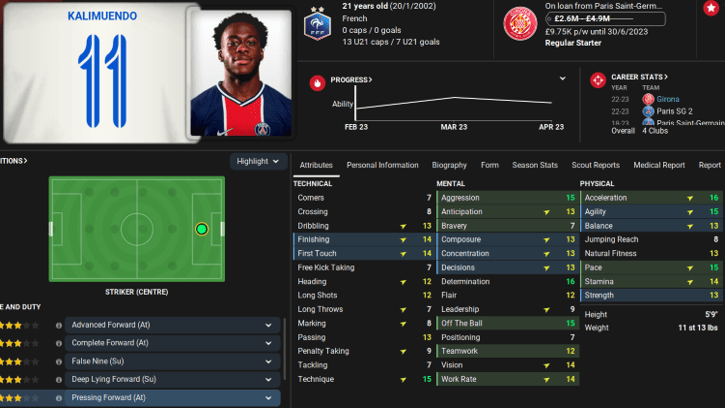Show the Form tab
The height and width of the screenshot is (408, 725).
tap(490, 165)
